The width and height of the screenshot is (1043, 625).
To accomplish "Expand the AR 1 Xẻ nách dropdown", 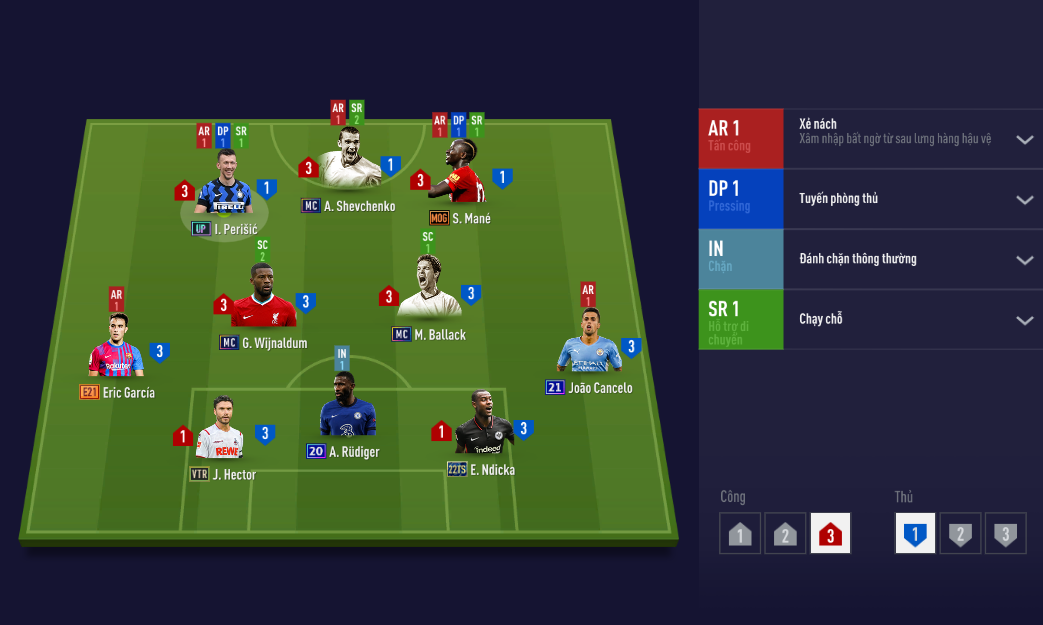I will point(1024,140).
